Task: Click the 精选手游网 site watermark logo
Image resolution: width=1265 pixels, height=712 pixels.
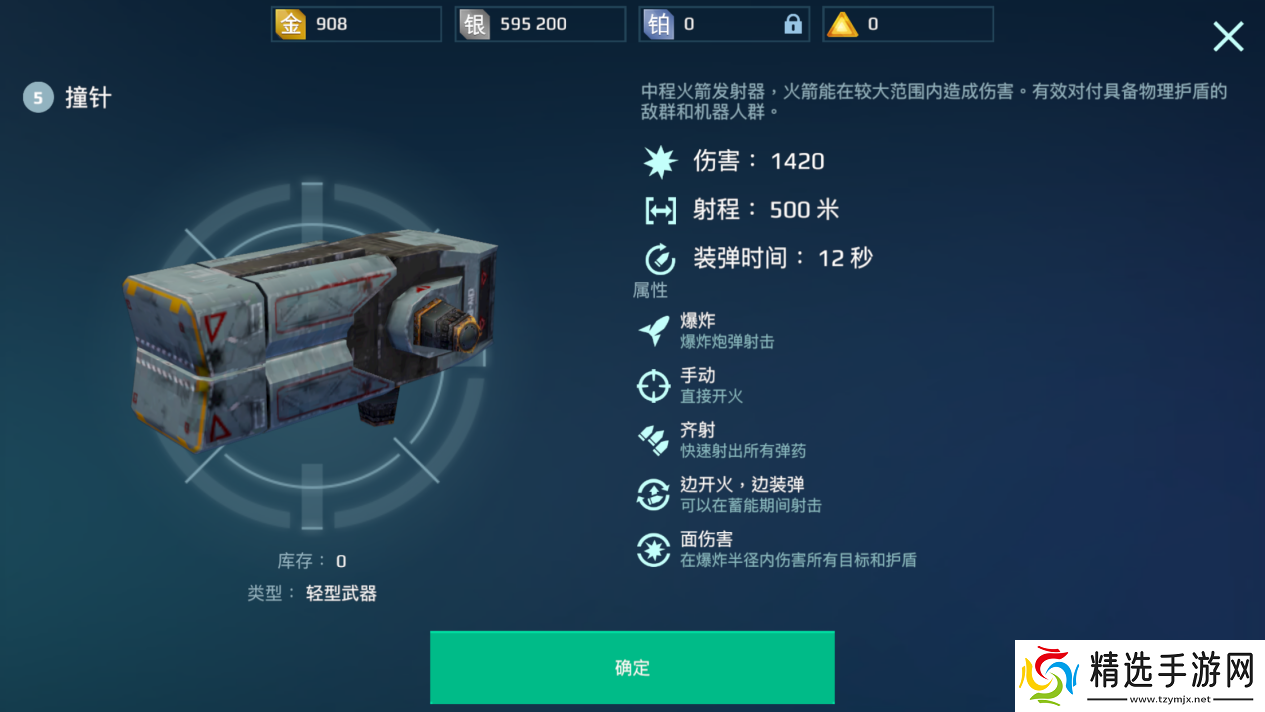Action: click(x=1139, y=675)
